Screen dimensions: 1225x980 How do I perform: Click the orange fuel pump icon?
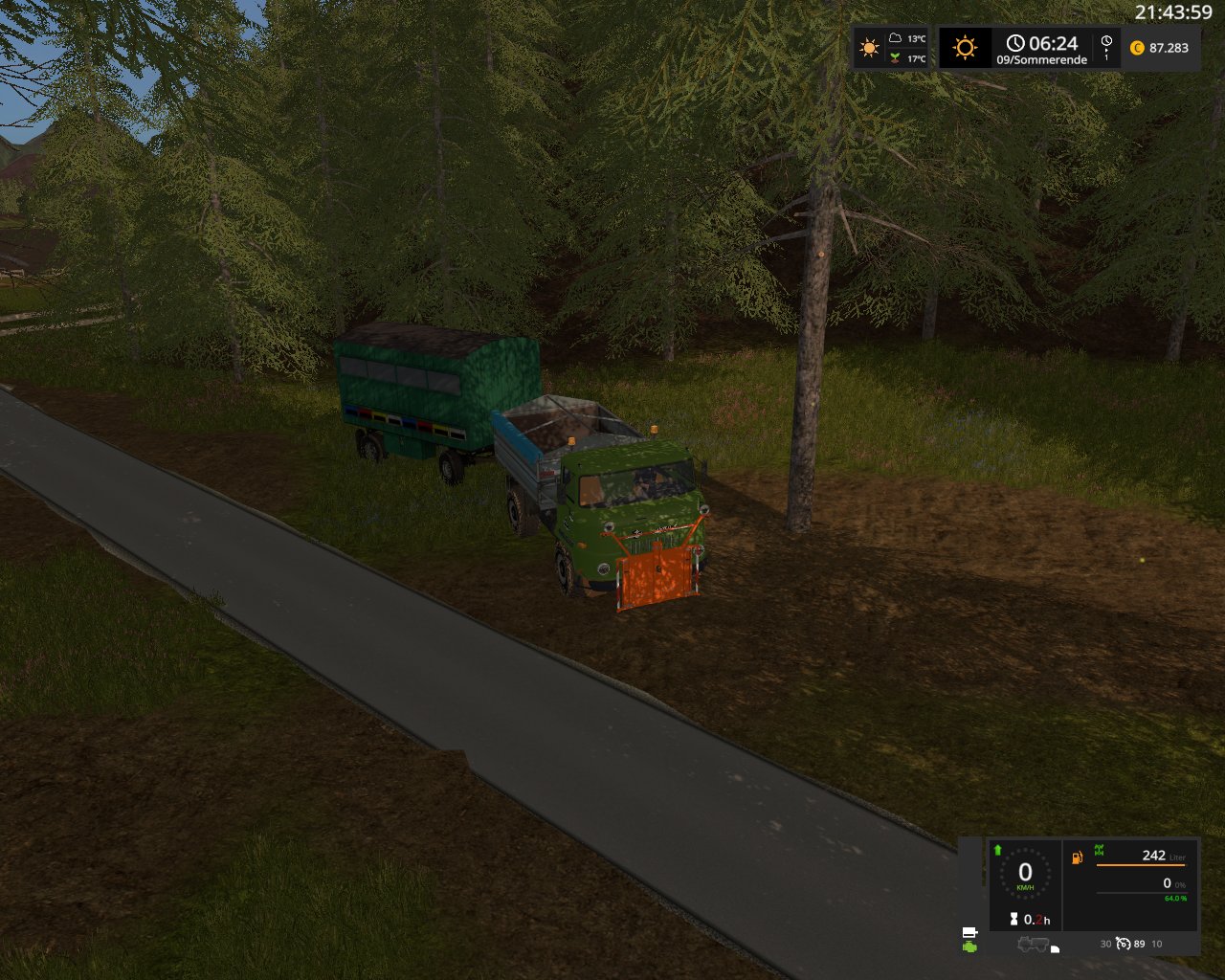(x=1077, y=857)
